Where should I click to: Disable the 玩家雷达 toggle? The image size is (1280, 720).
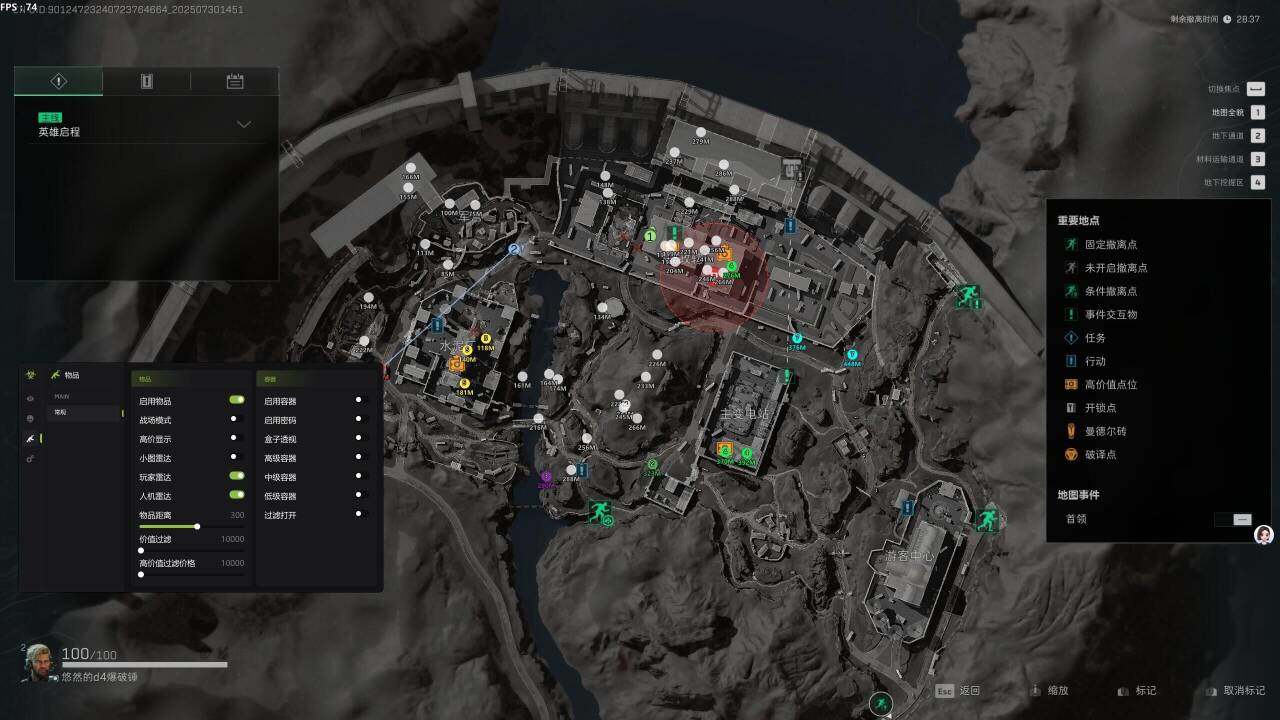(237, 476)
